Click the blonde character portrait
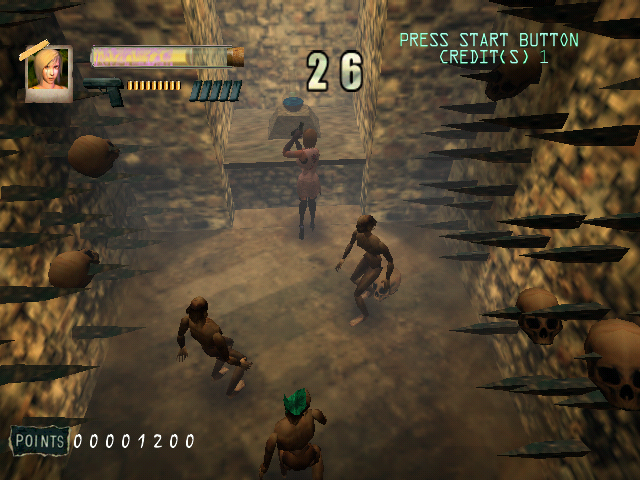The image size is (640, 480). click(48, 73)
